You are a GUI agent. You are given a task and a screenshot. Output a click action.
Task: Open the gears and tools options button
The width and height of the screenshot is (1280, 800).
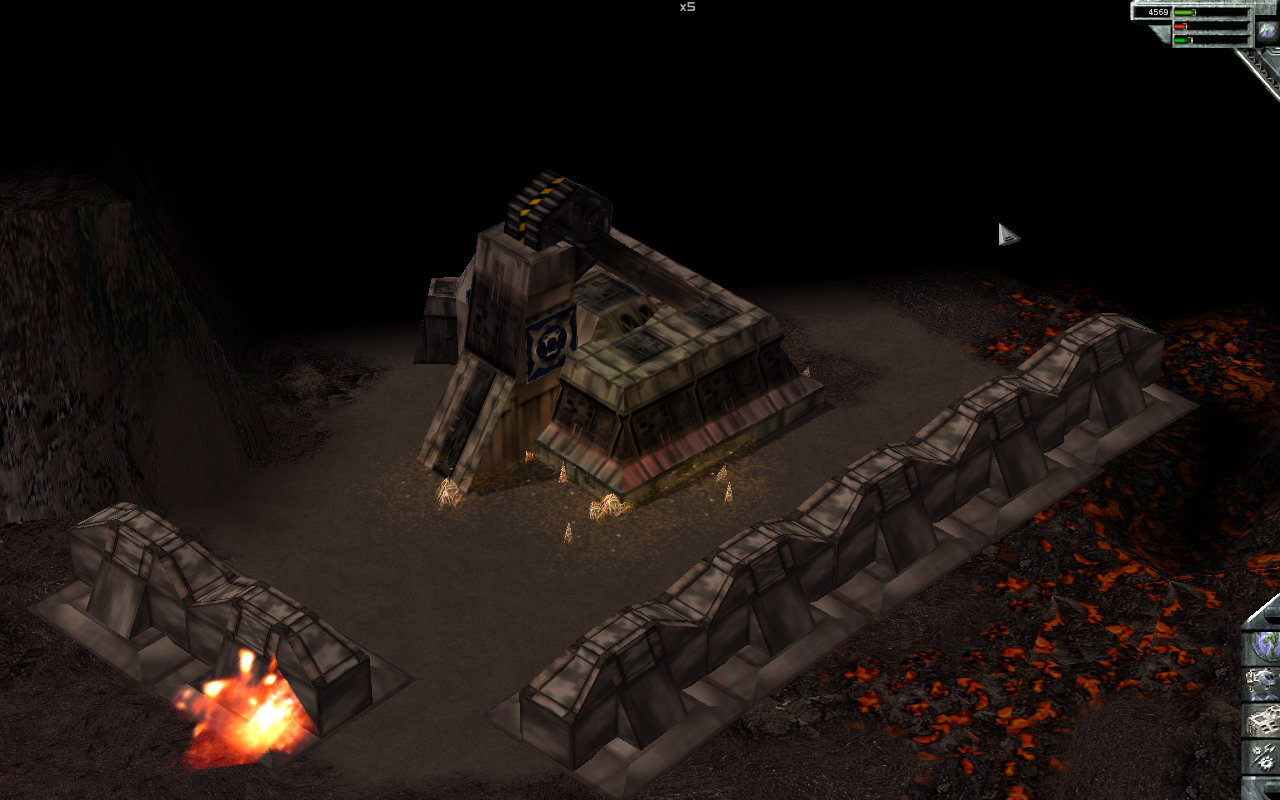click(1263, 757)
